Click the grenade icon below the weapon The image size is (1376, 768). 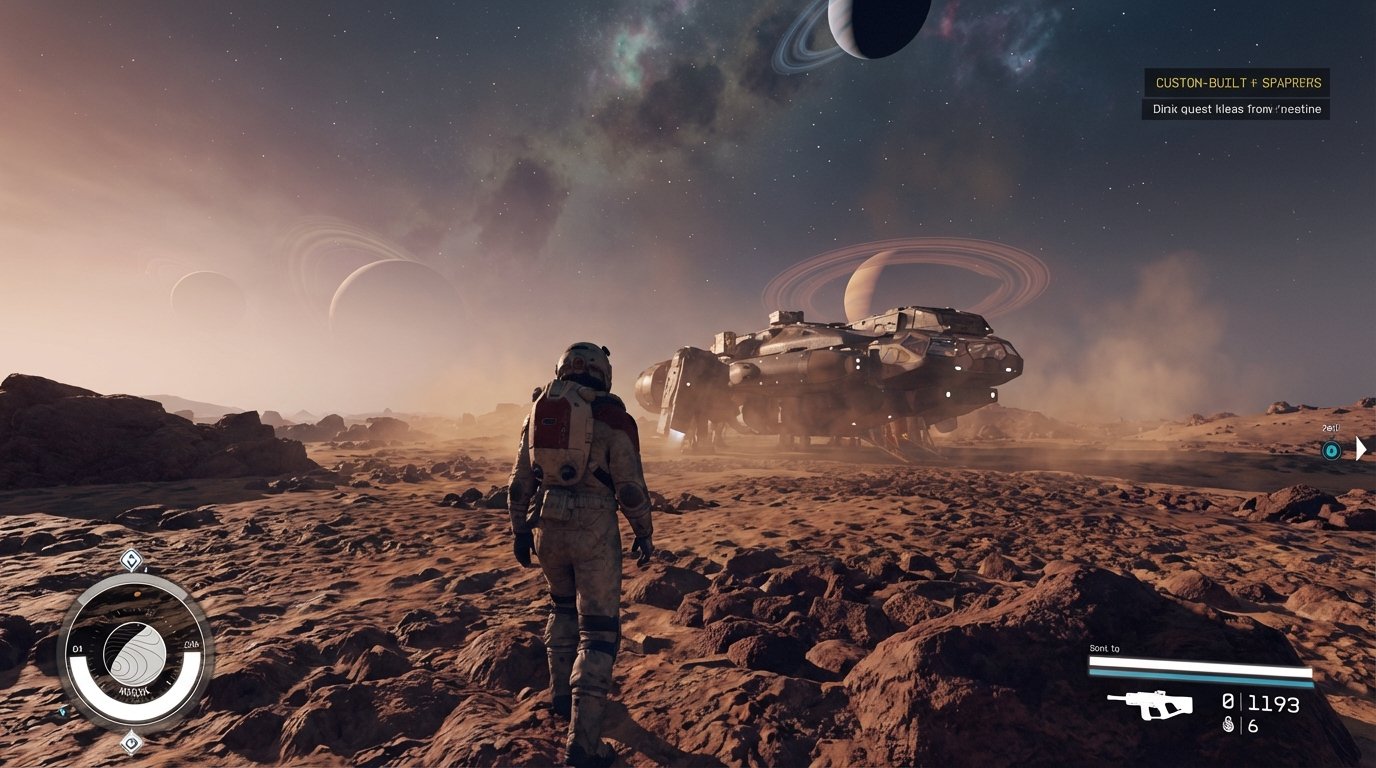(1228, 725)
